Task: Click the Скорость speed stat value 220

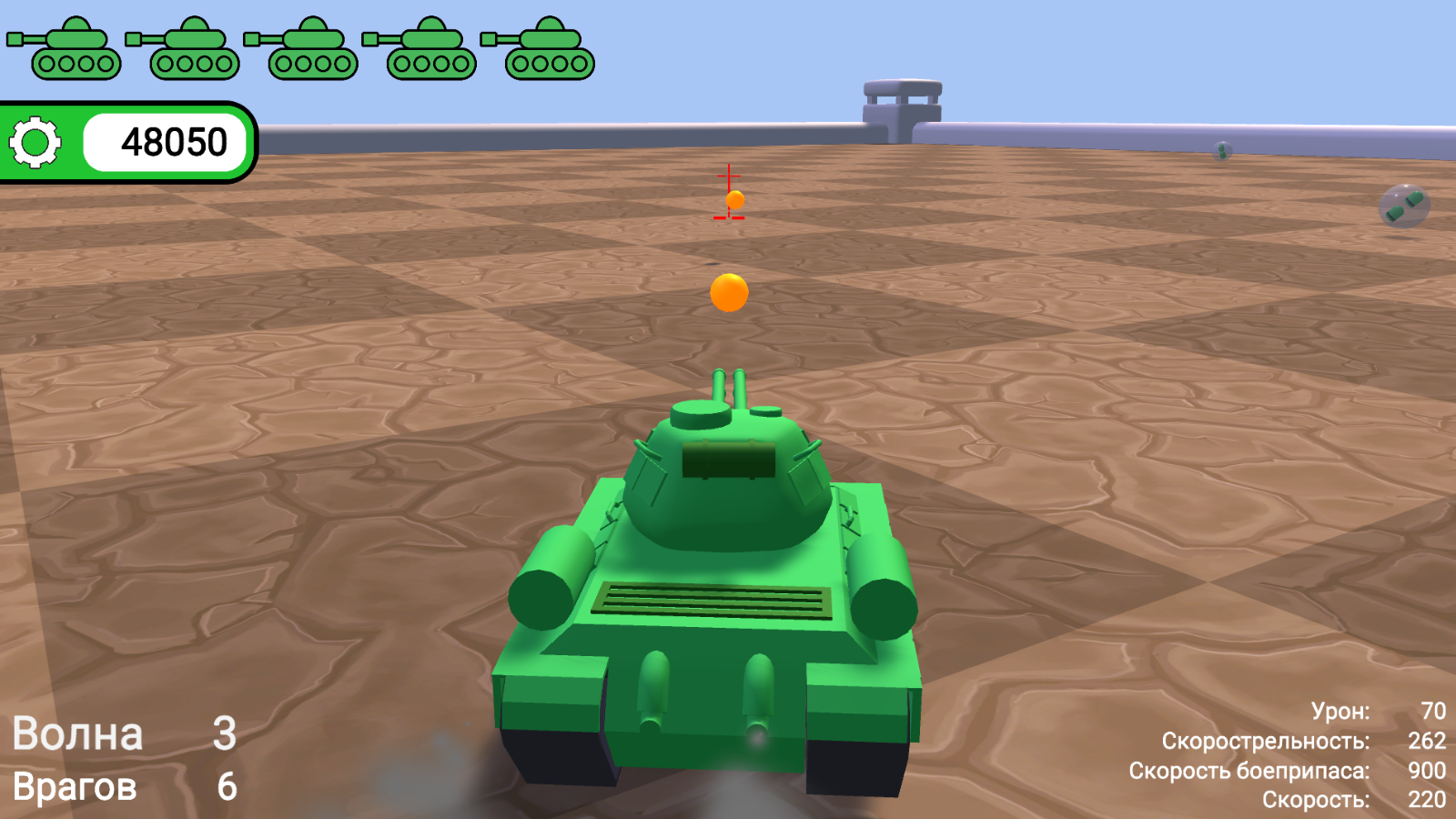Action: (x=1424, y=800)
